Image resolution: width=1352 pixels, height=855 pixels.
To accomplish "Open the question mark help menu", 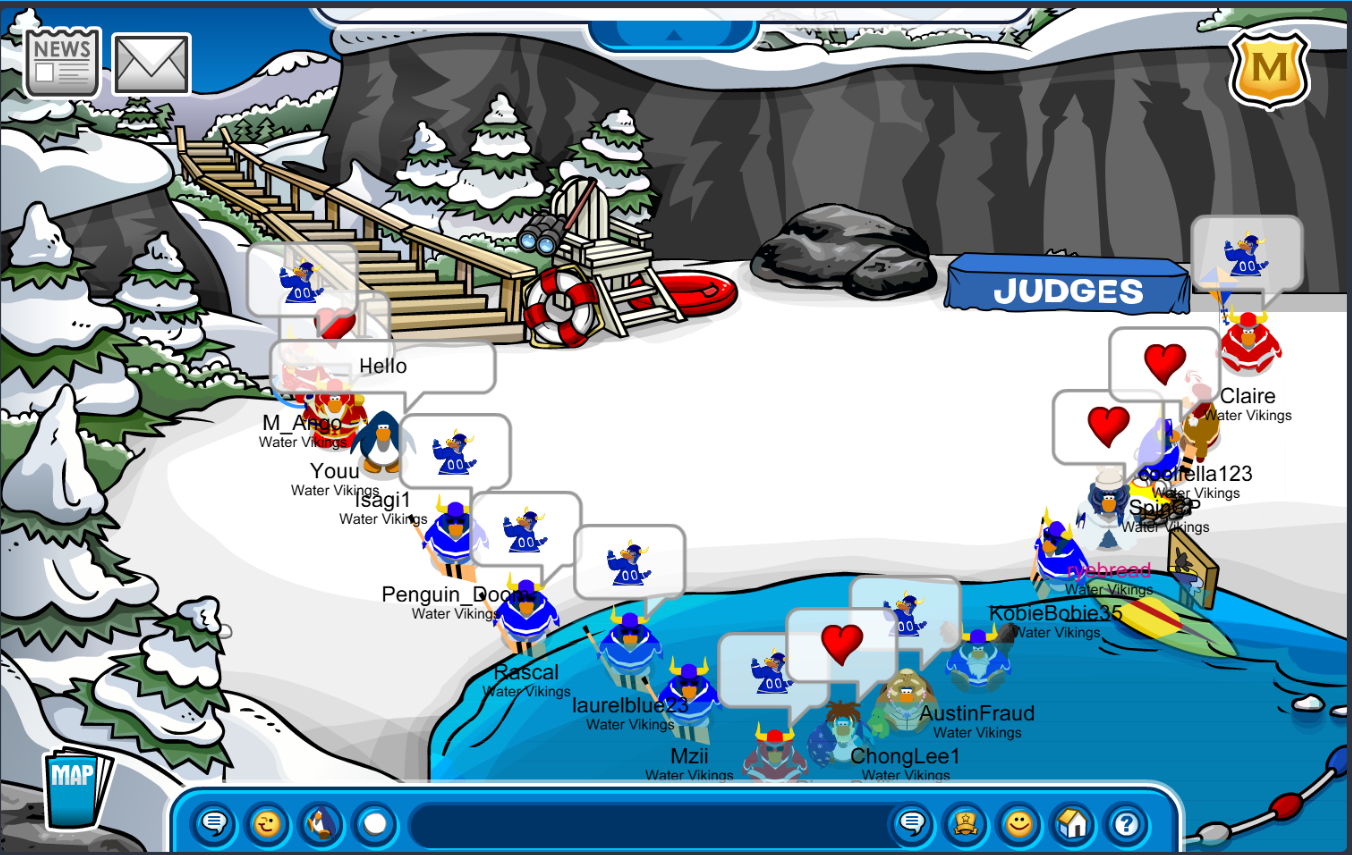I will click(1127, 824).
